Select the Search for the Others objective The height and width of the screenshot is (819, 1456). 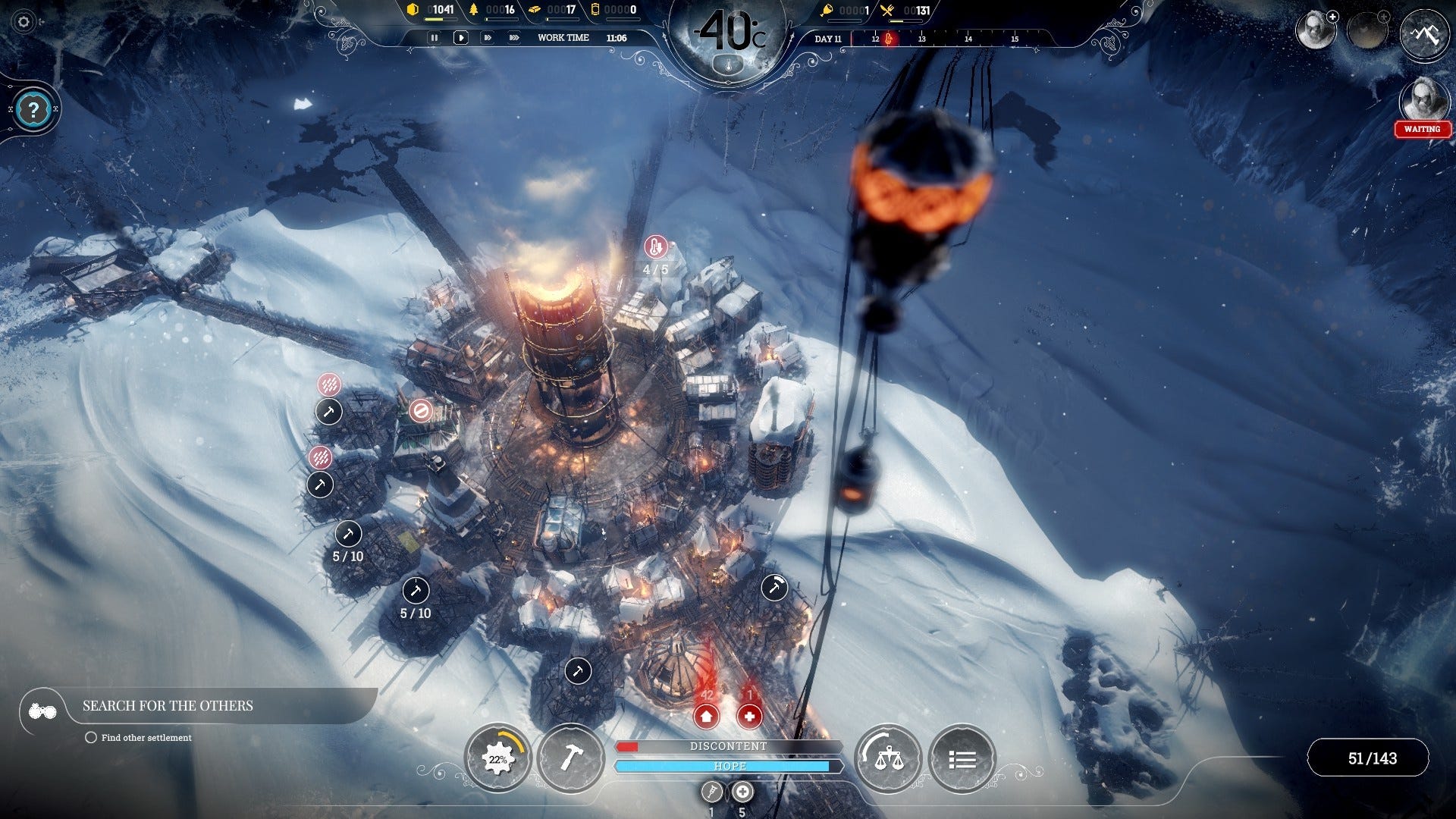168,706
